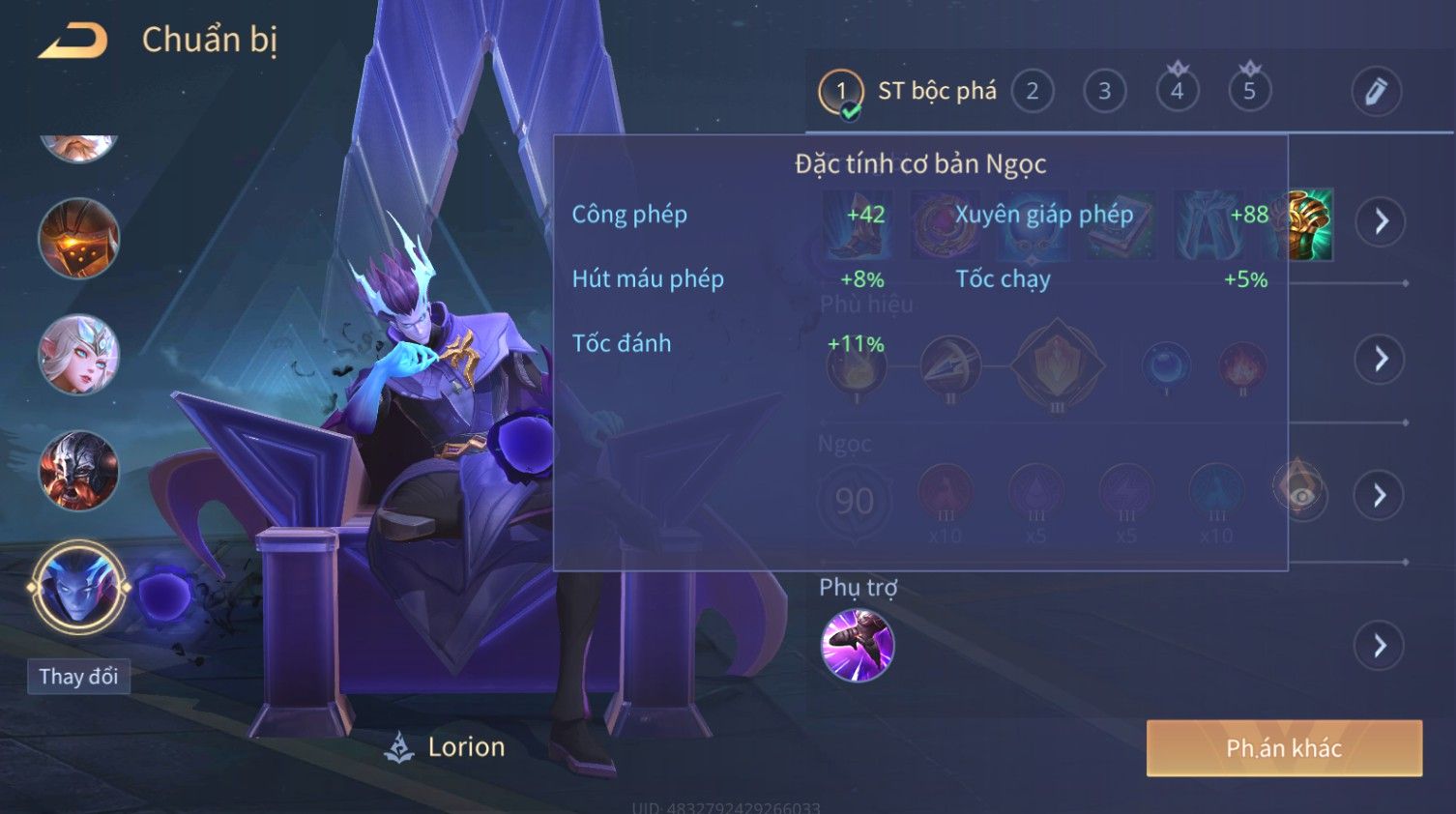This screenshot has width=1456, height=814.
Task: Expand the item build row arrow
Action: (x=1380, y=221)
